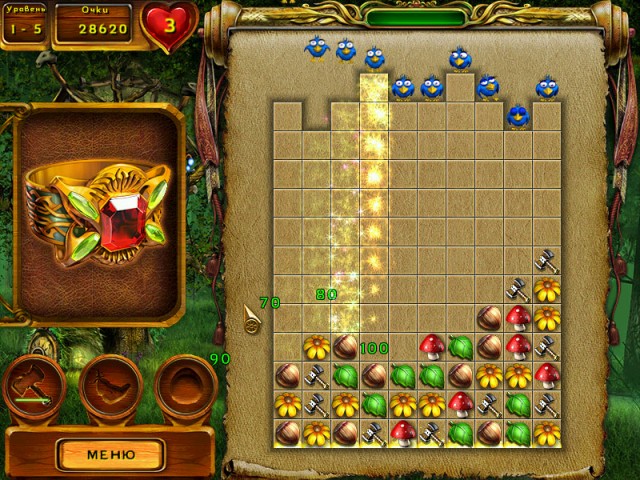Click the topmost green leaf tile
Screen dimensions: 640x480
click(x=460, y=347)
